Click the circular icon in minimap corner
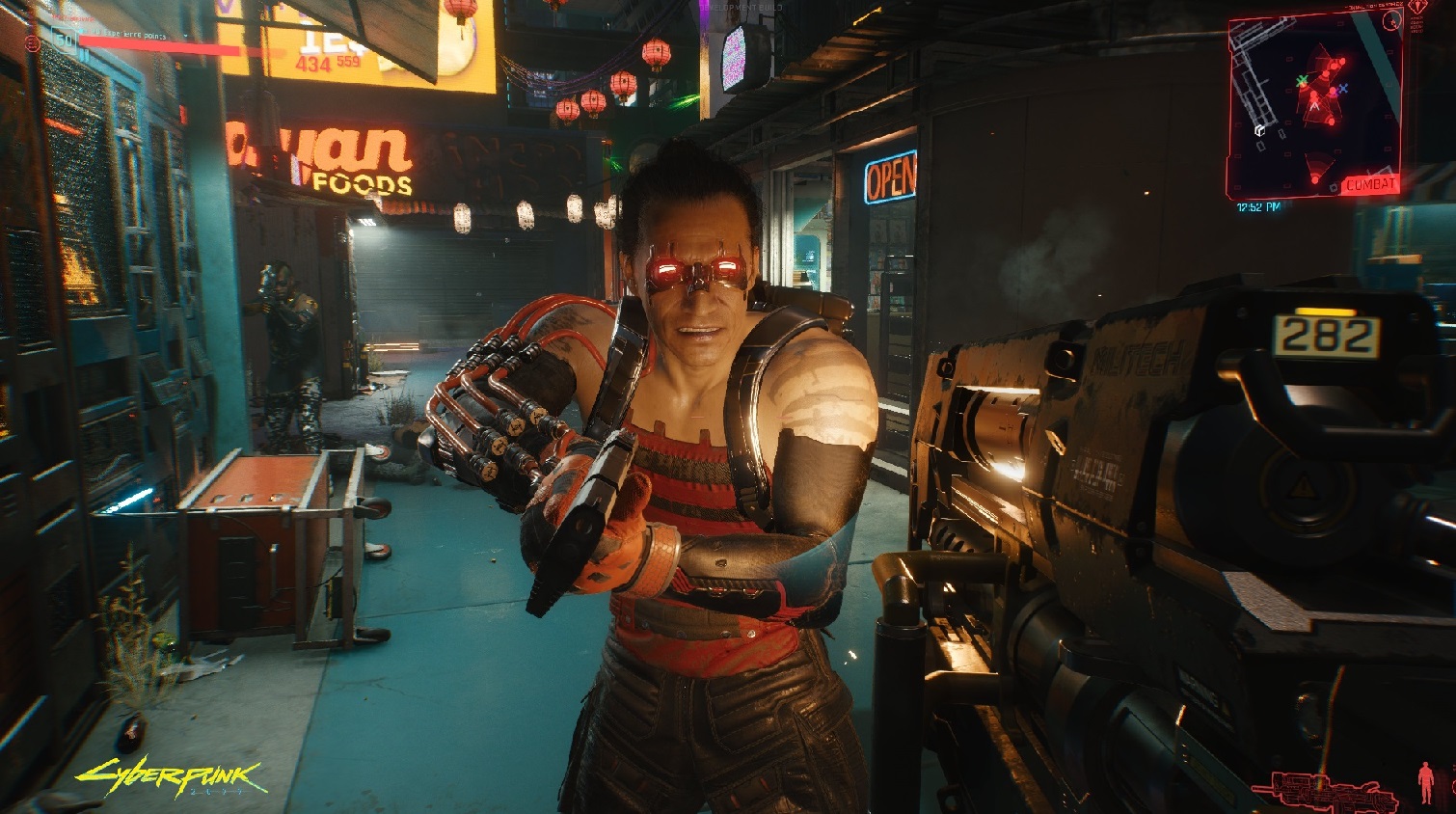The height and width of the screenshot is (814, 1456). 1390,21
